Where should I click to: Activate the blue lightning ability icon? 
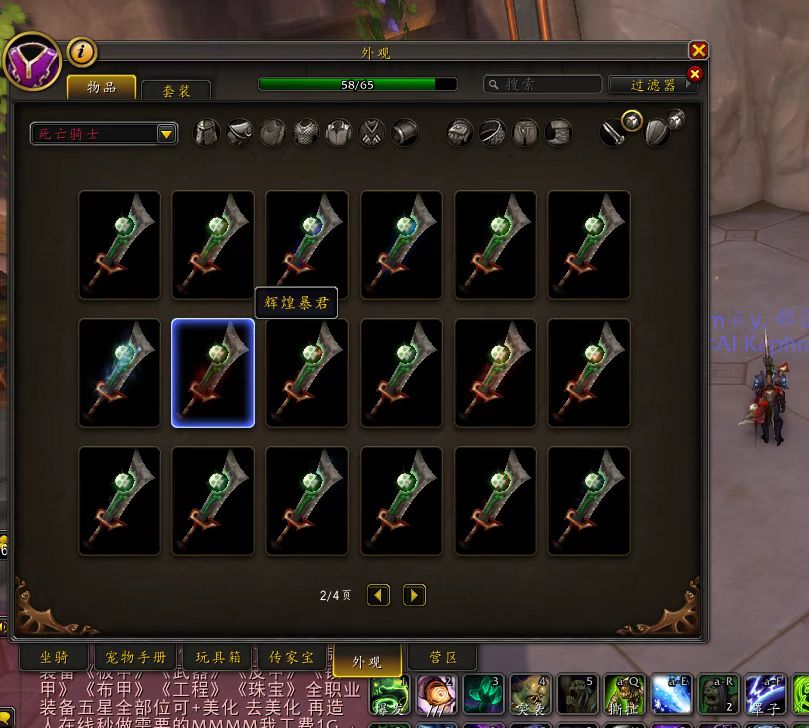tap(671, 694)
